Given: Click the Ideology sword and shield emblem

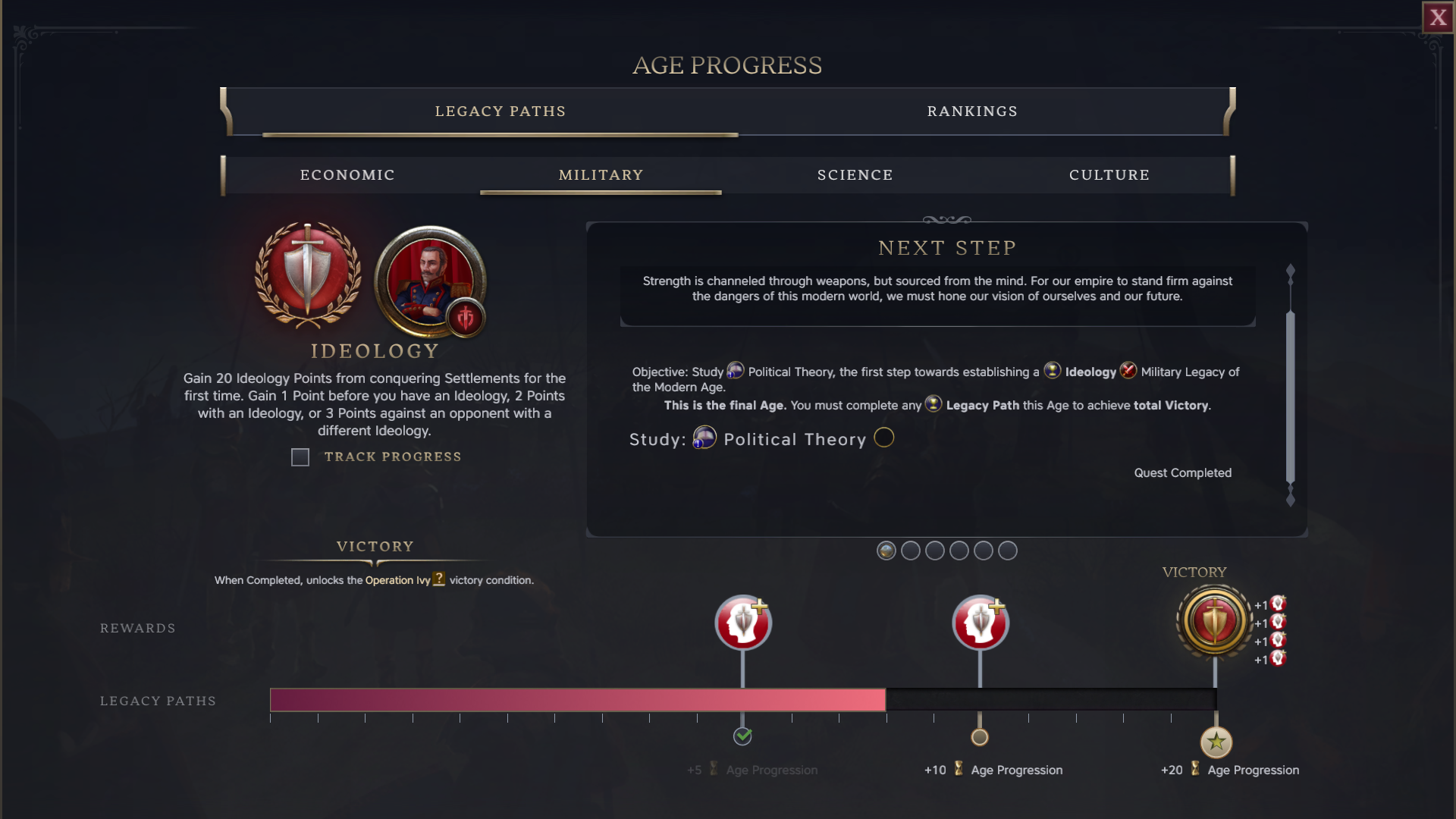Looking at the screenshot, I should pos(307,275).
